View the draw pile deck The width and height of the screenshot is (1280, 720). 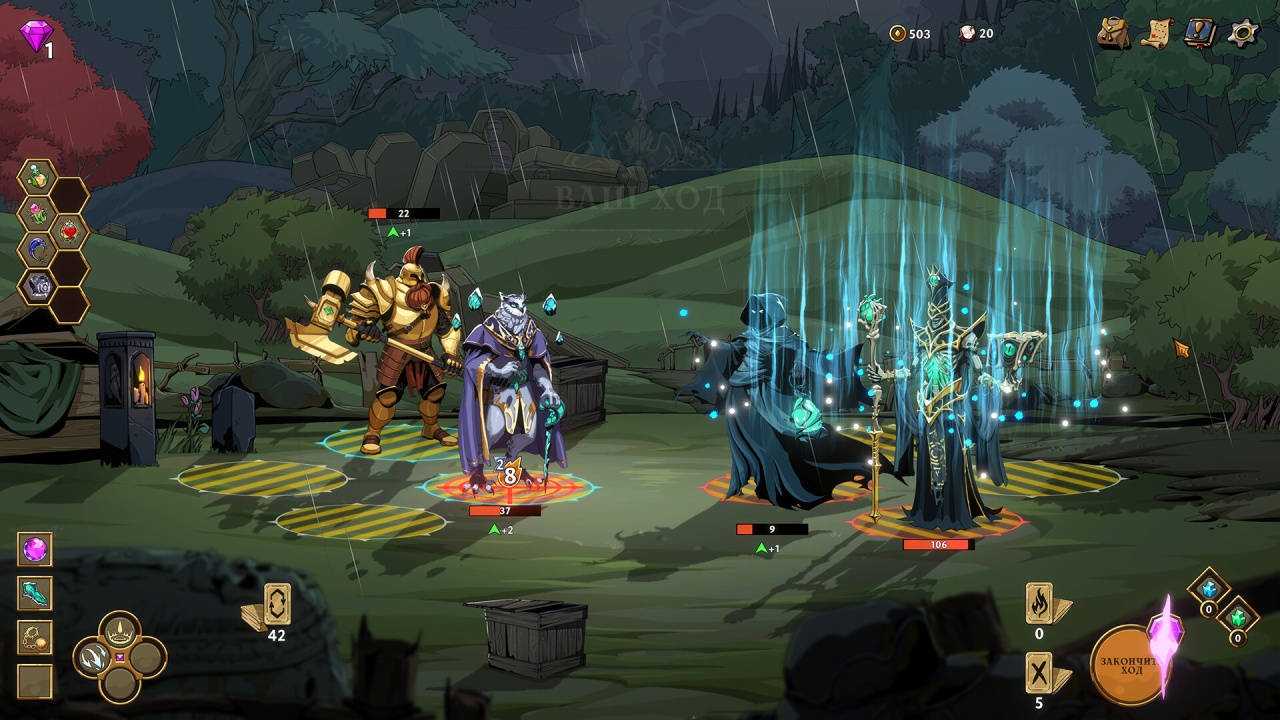pyautogui.click(x=275, y=606)
